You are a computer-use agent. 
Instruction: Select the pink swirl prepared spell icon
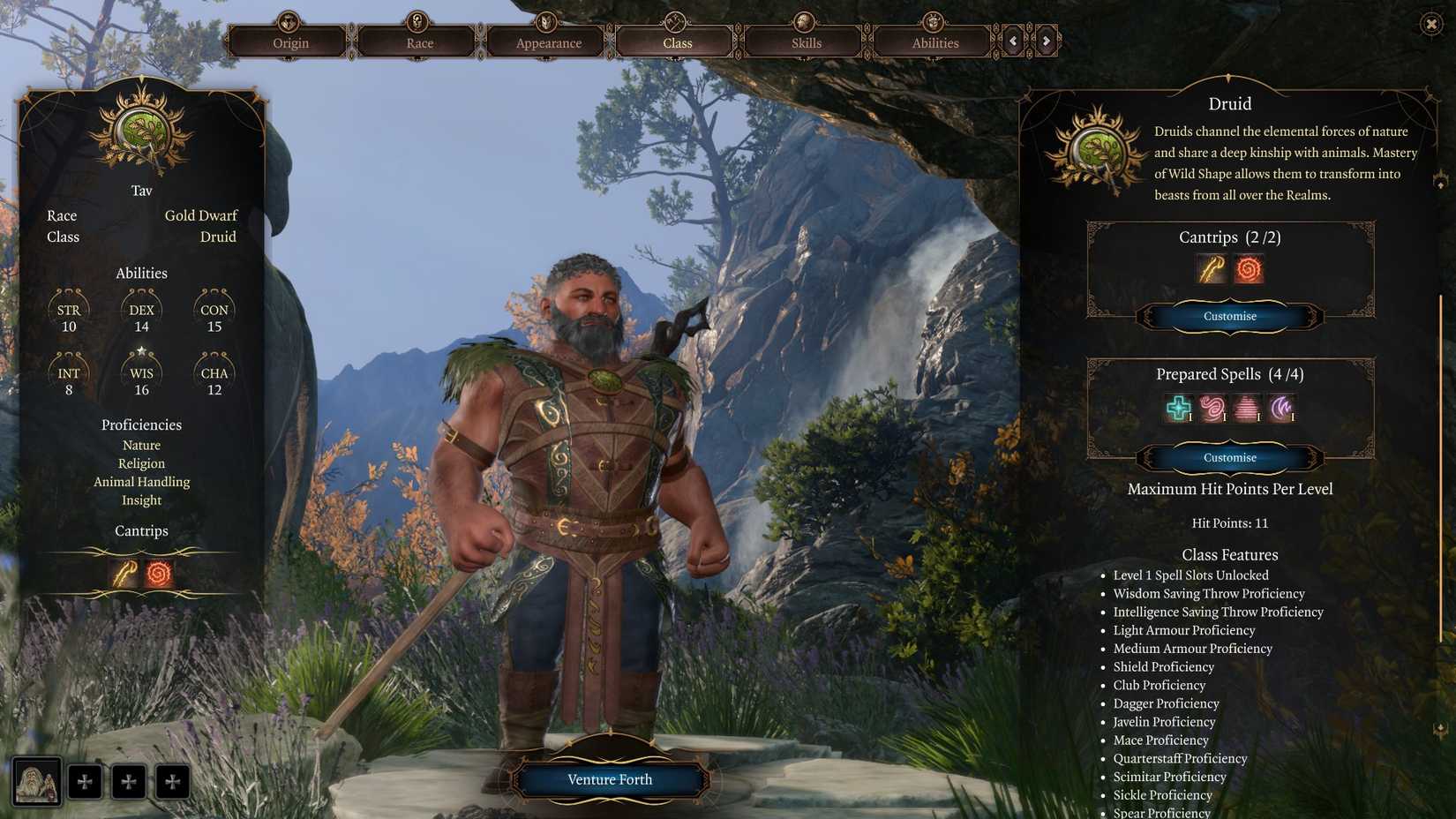[1212, 408]
